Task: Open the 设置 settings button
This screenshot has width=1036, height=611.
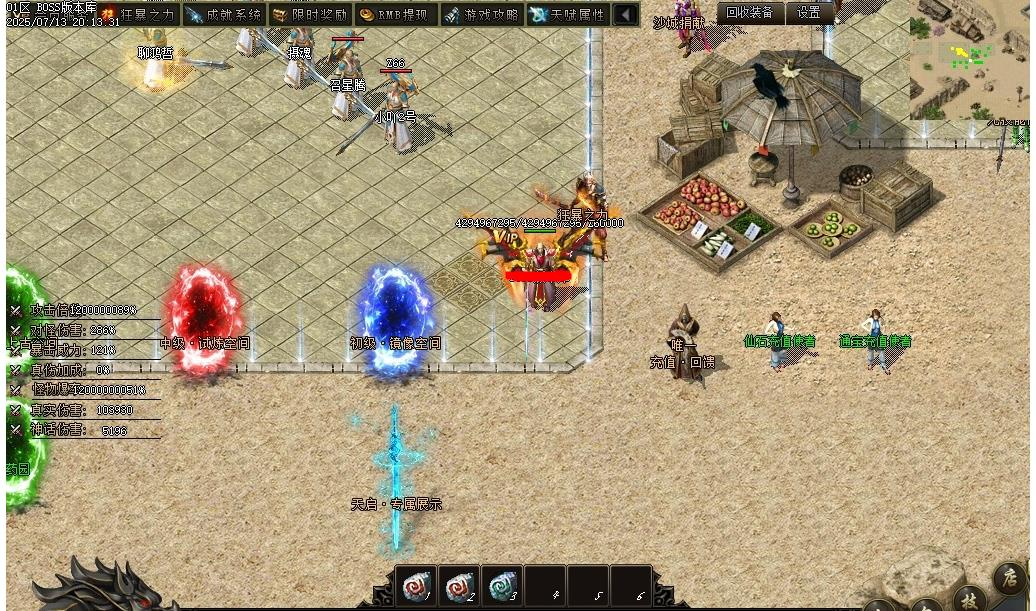Action: [809, 13]
